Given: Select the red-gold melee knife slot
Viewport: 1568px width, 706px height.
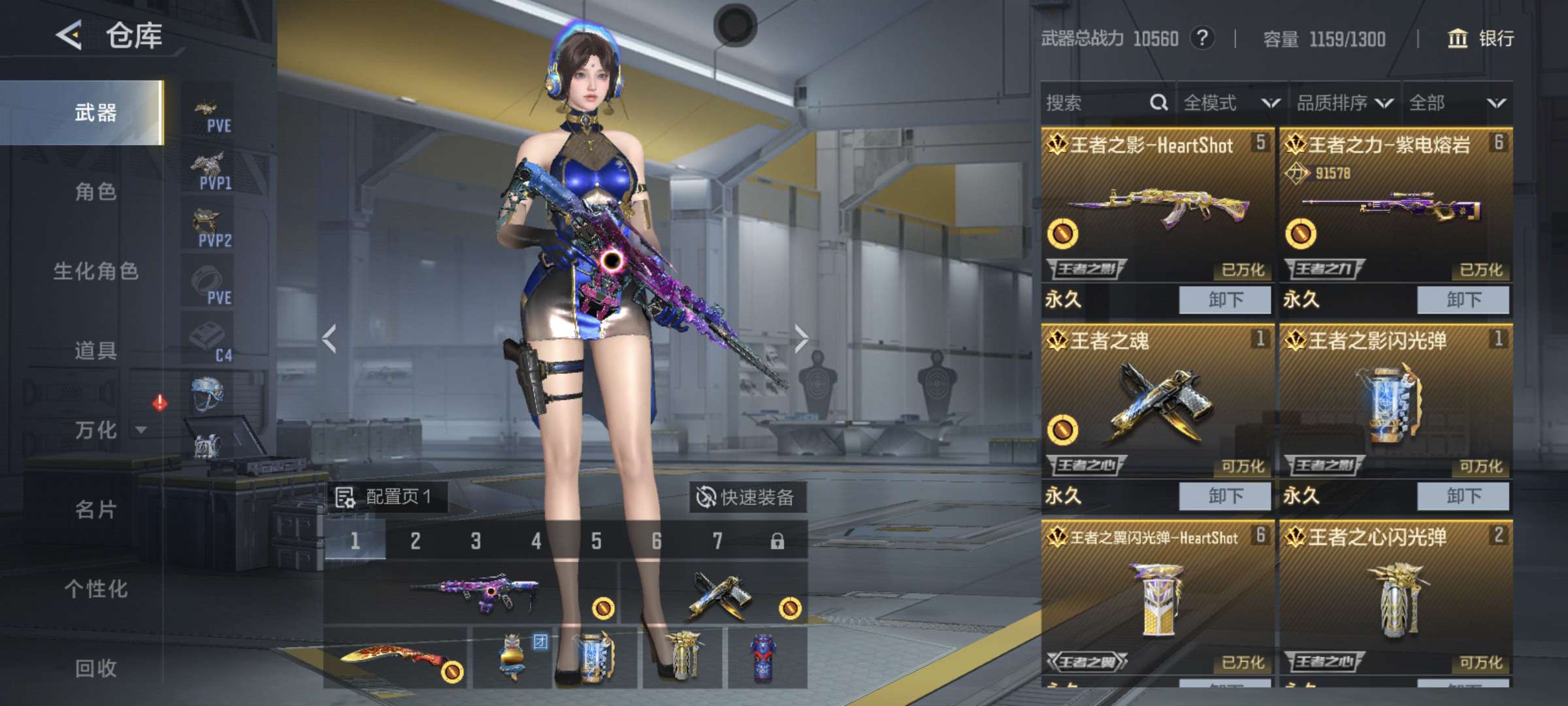Looking at the screenshot, I should pos(395,658).
